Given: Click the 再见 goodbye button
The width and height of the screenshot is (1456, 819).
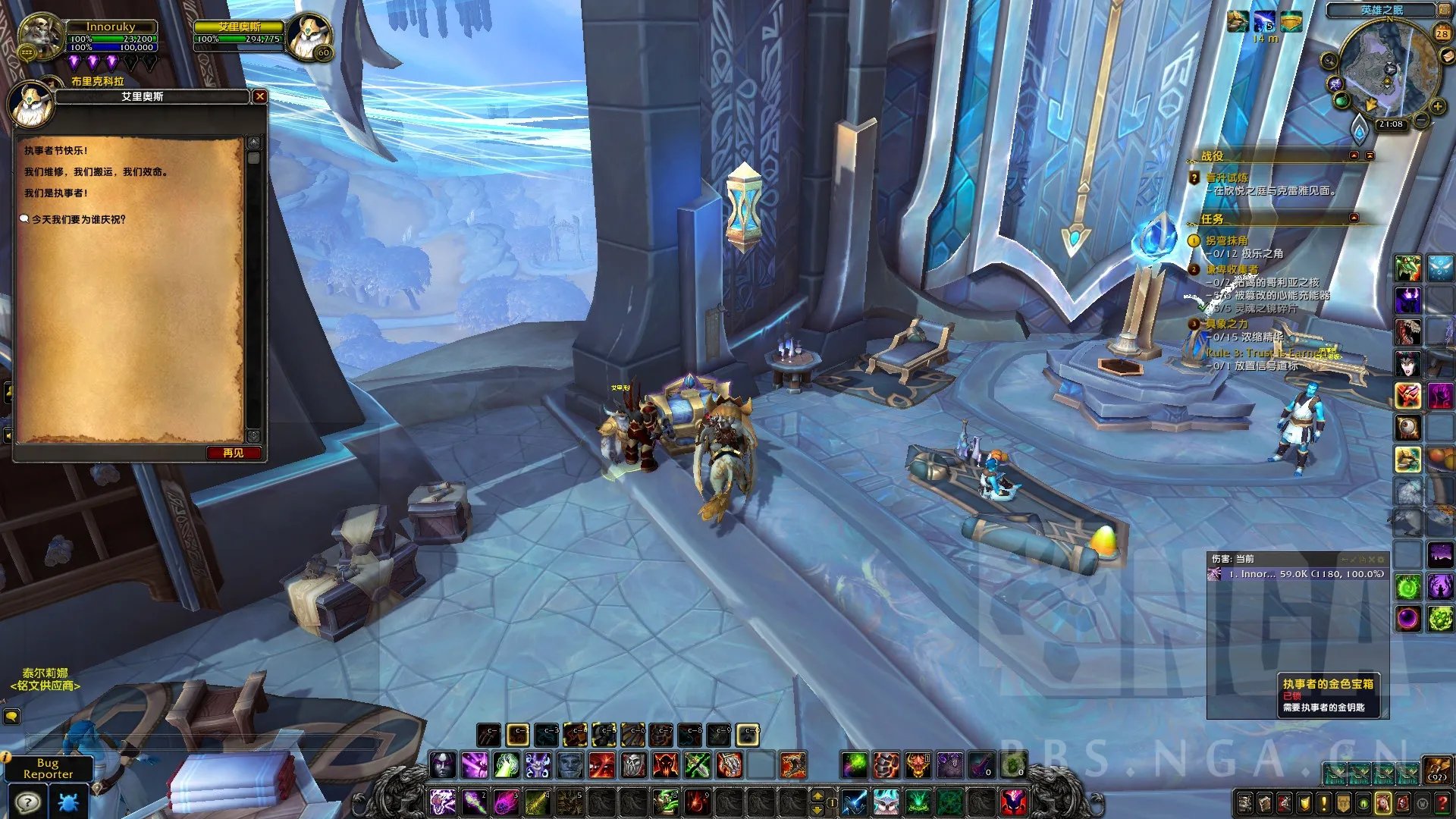Looking at the screenshot, I should (x=234, y=453).
